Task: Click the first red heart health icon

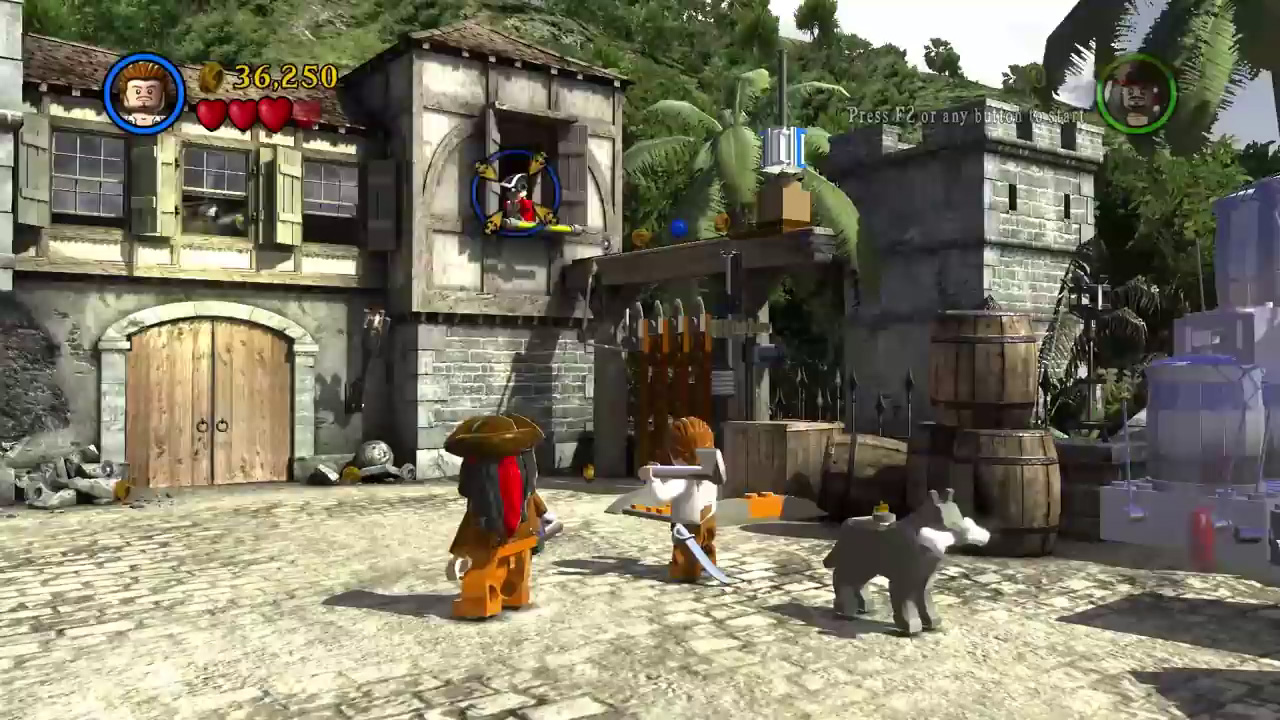Action: [212, 113]
